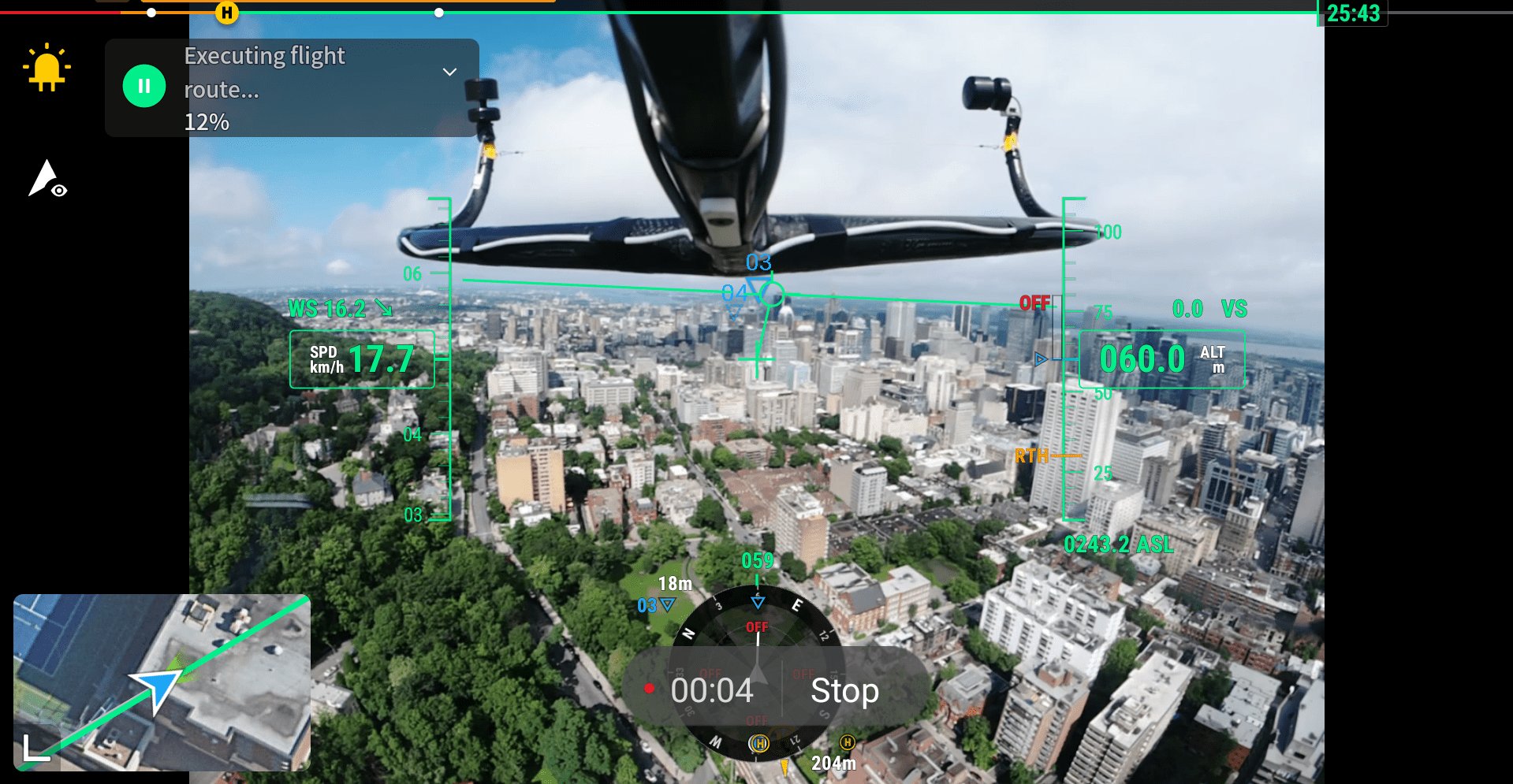Toggle the arrow-with-eye view icon
Viewport: 1513px width, 784px height.
point(47,180)
